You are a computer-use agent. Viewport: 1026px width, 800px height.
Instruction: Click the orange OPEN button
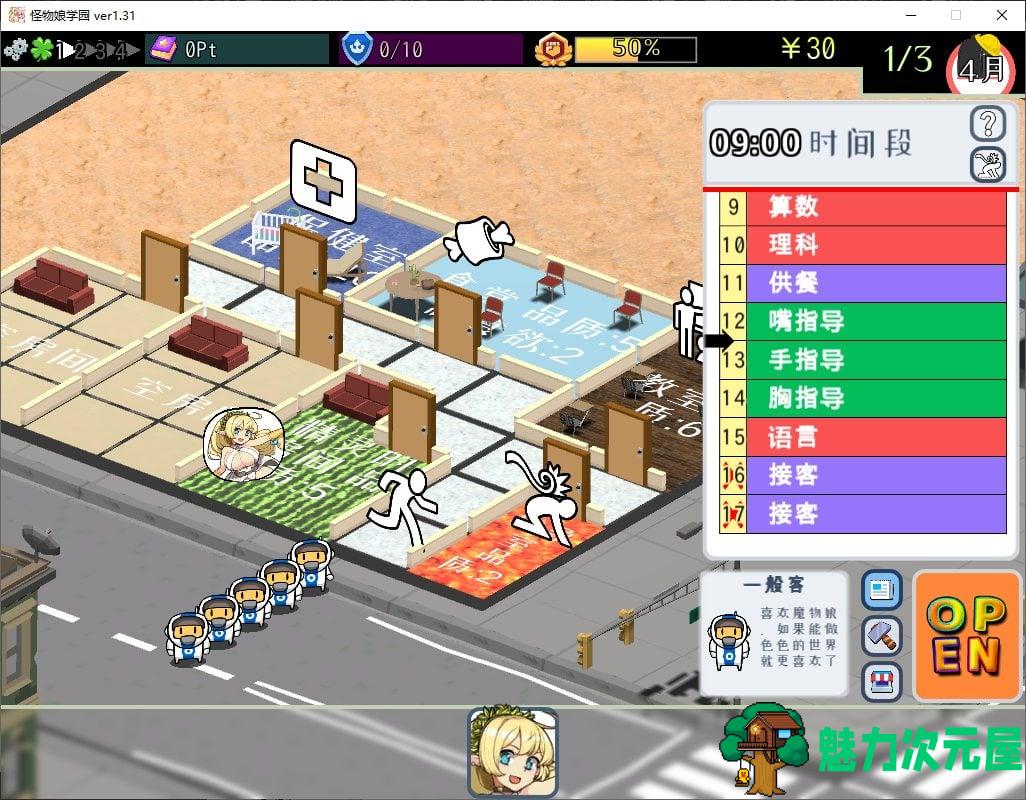coord(964,635)
